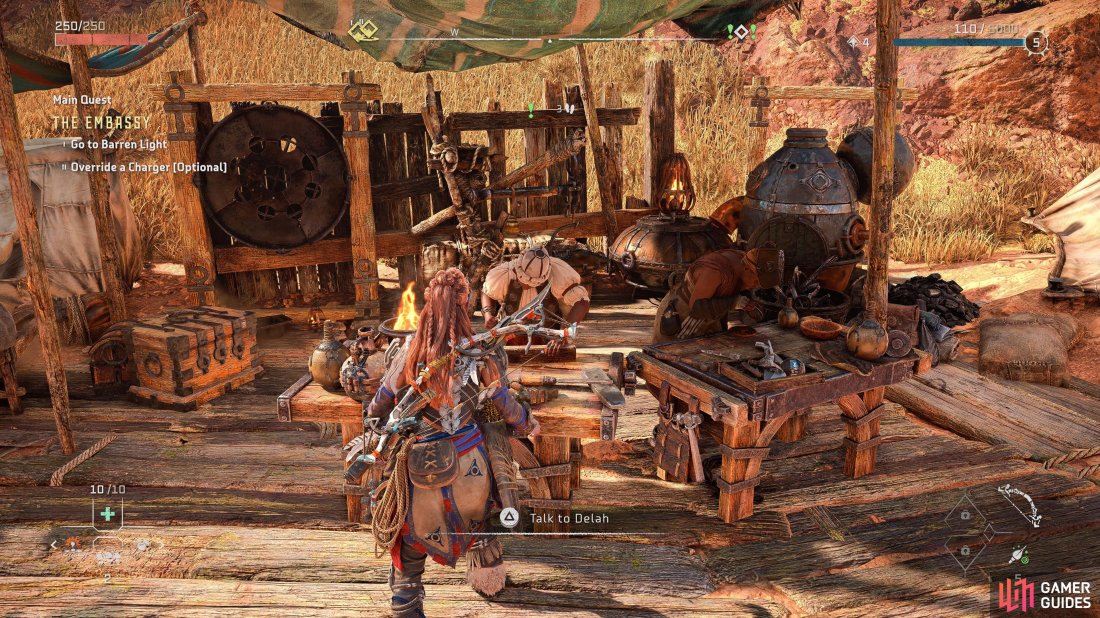Select the lower locked weapon slot
Image resolution: width=1100 pixels, height=618 pixels.
(965, 552)
